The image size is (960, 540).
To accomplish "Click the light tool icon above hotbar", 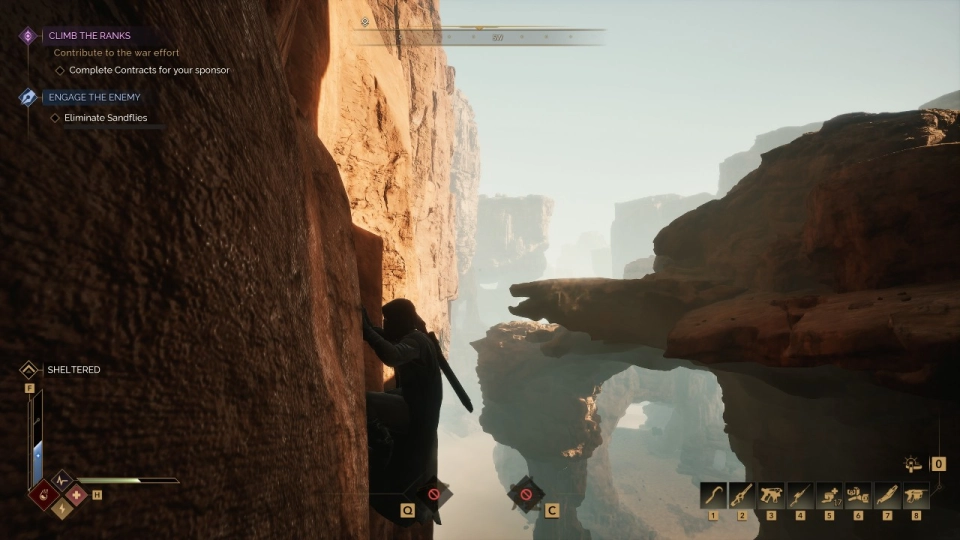I will 912,464.
